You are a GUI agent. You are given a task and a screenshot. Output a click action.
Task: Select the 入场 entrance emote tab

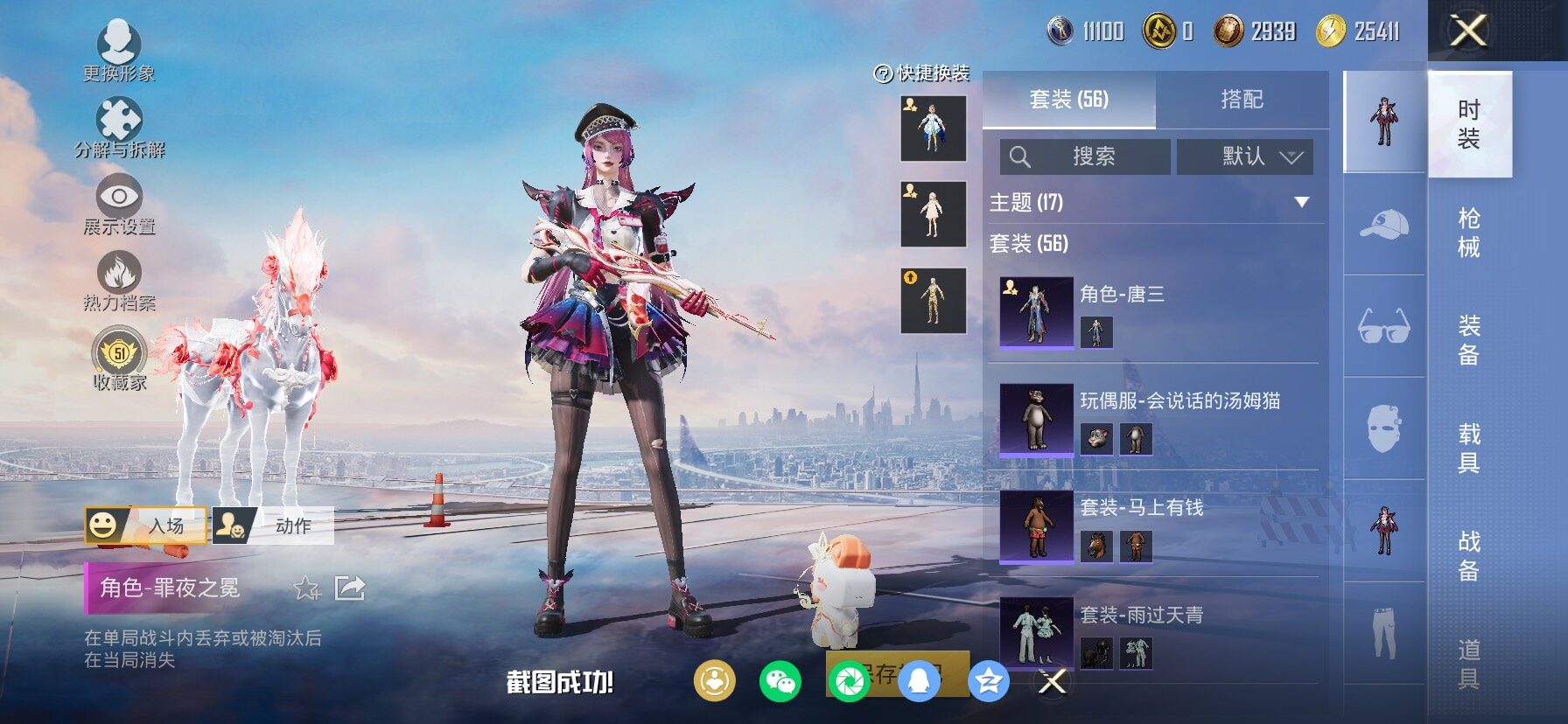click(146, 526)
